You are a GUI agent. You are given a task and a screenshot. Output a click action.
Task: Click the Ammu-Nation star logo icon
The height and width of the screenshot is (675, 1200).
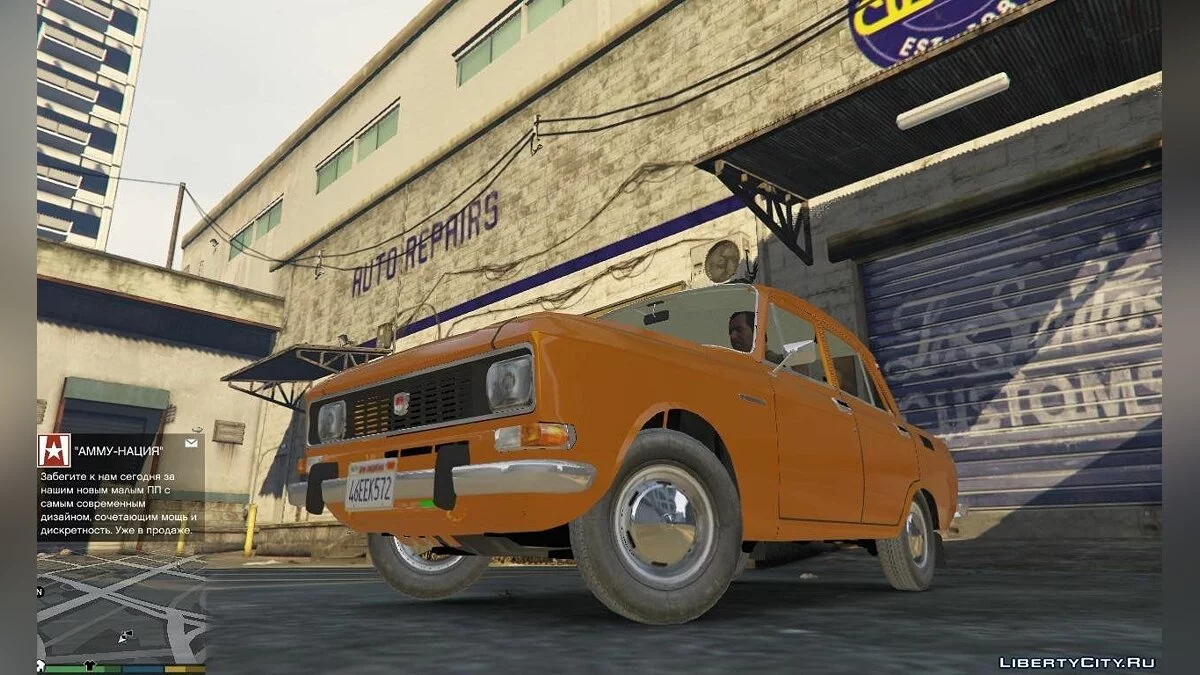[54, 451]
